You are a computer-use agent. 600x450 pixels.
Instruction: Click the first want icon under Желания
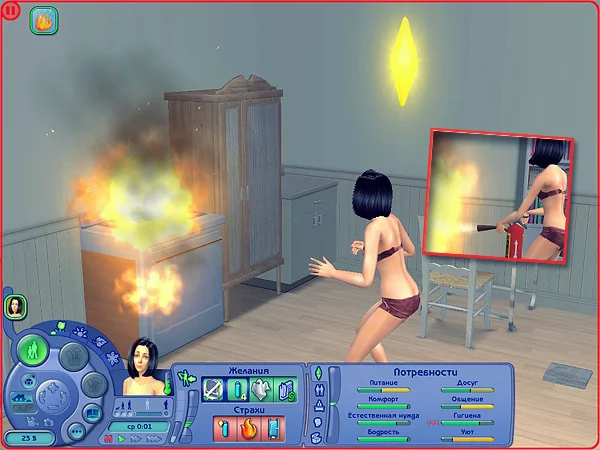212,389
